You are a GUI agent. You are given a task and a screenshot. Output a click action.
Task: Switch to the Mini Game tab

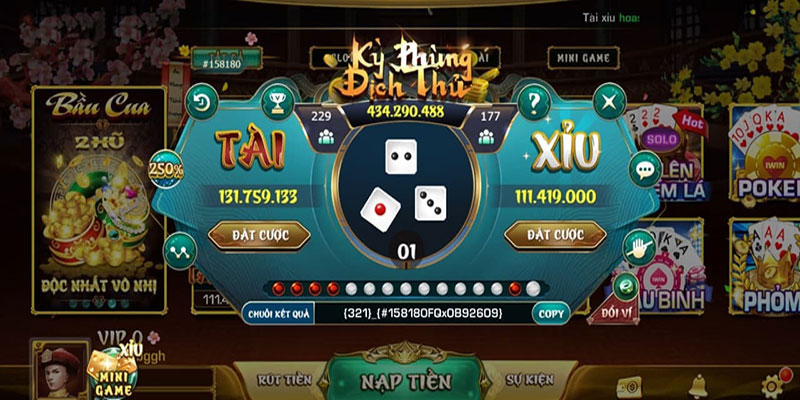pyautogui.click(x=581, y=58)
